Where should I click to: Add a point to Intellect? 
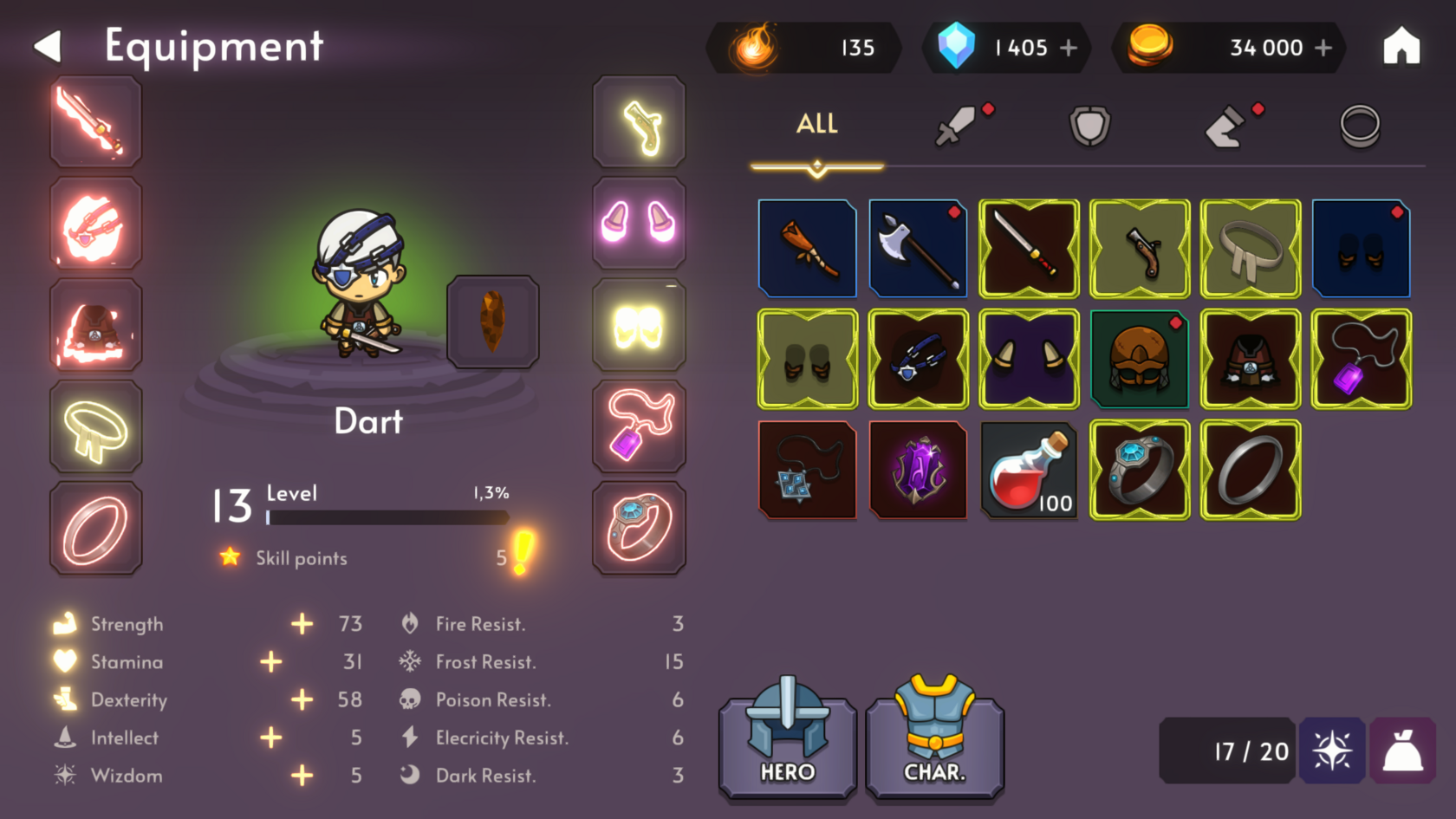point(271,738)
